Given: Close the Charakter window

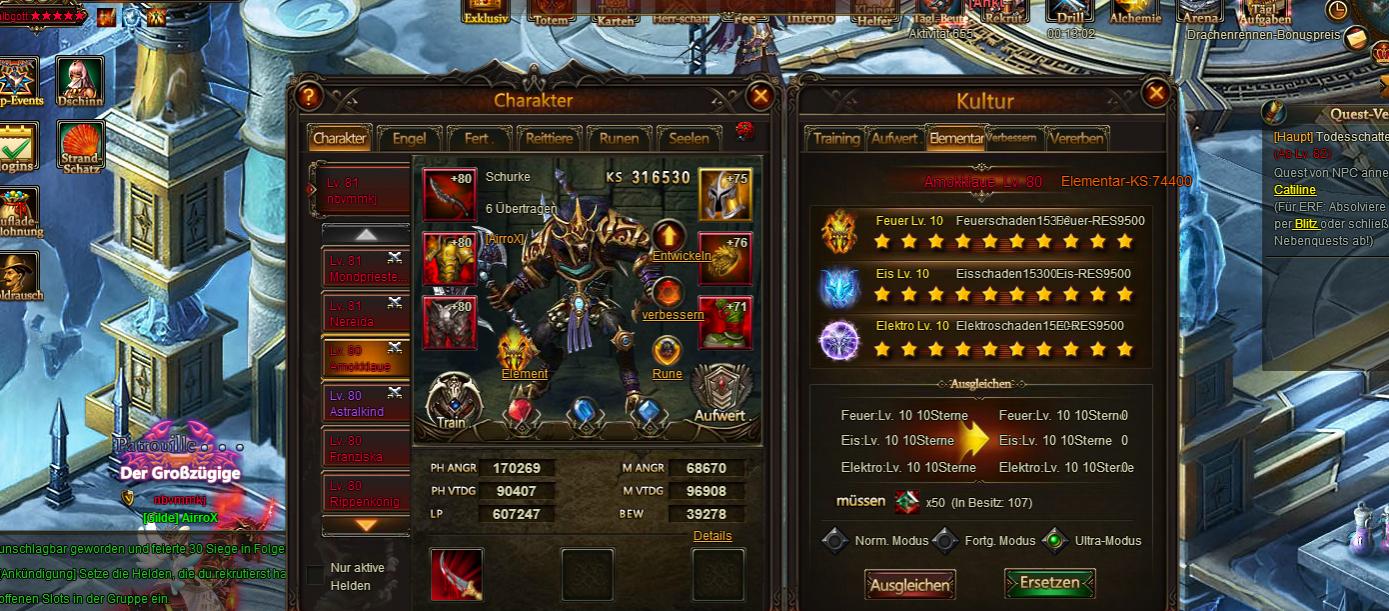Looking at the screenshot, I should click(760, 96).
